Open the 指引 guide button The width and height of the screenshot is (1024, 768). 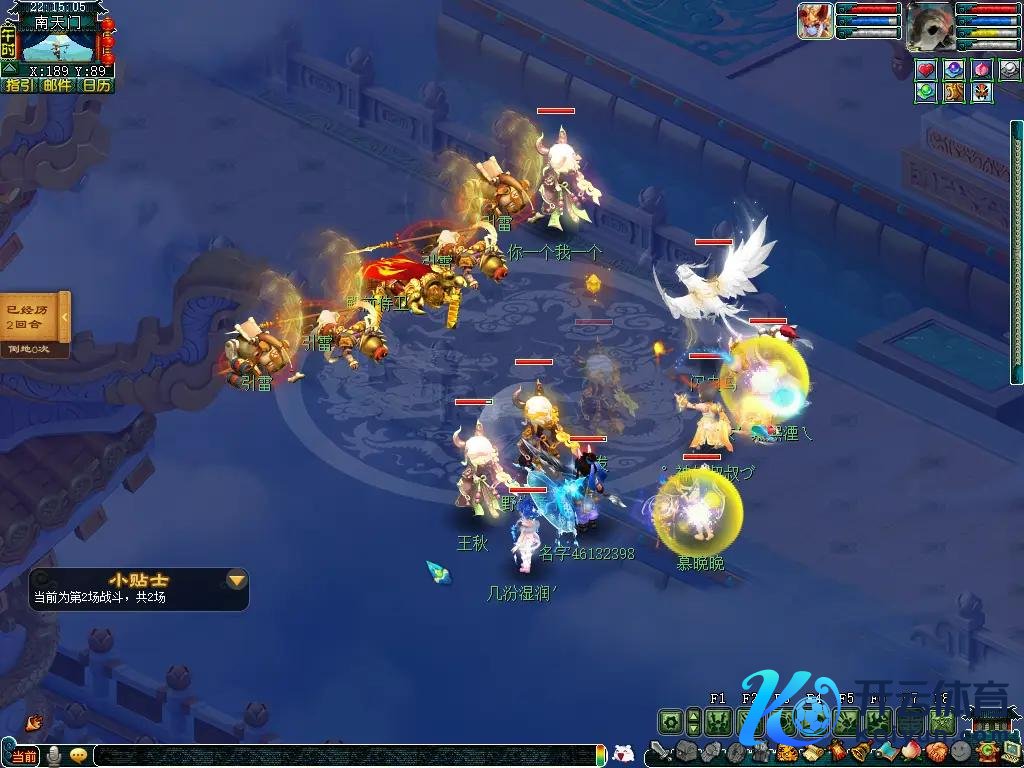pyautogui.click(x=19, y=86)
